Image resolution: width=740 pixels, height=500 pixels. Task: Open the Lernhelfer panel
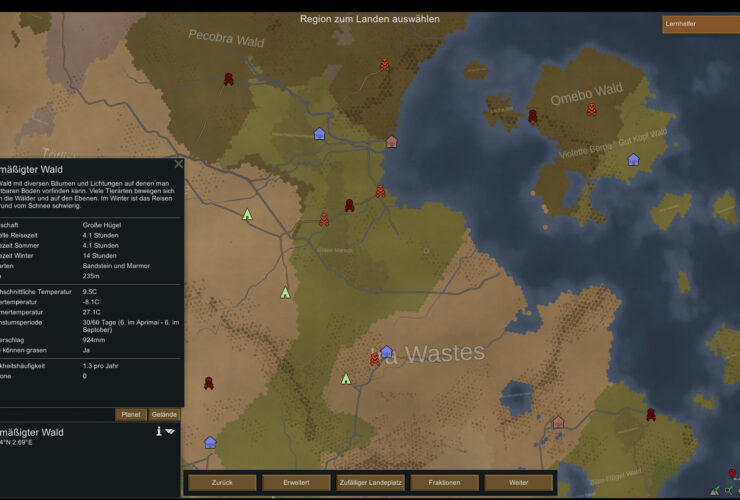700,24
